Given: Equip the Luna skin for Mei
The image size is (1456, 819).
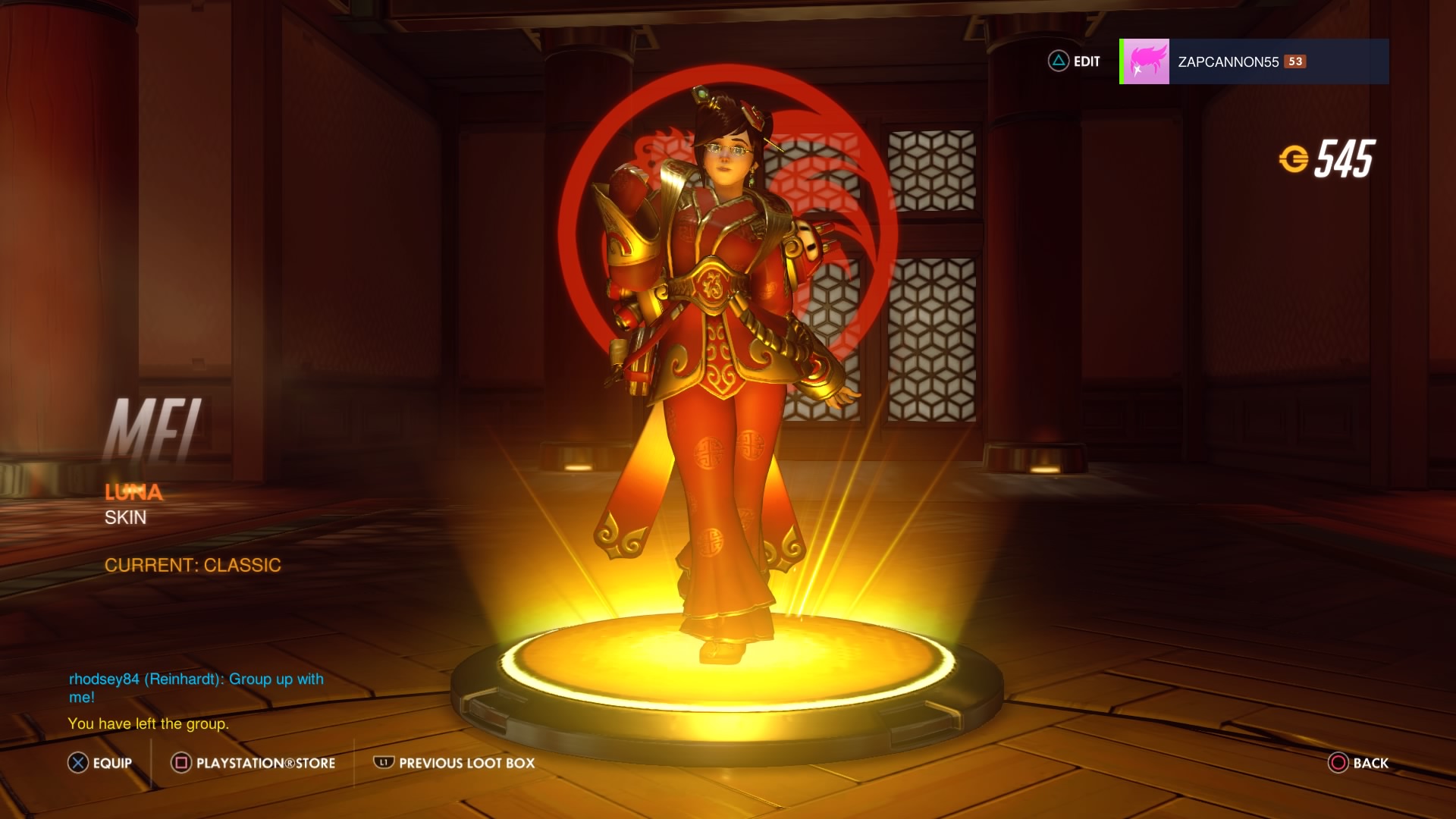Looking at the screenshot, I should (x=99, y=763).
